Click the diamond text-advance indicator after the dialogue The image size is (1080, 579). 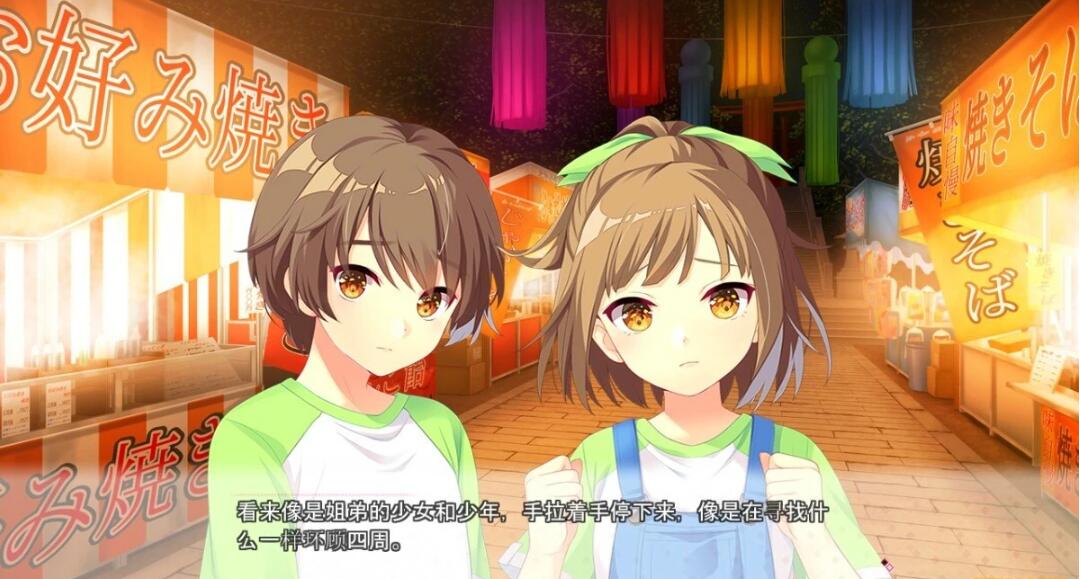(887, 565)
